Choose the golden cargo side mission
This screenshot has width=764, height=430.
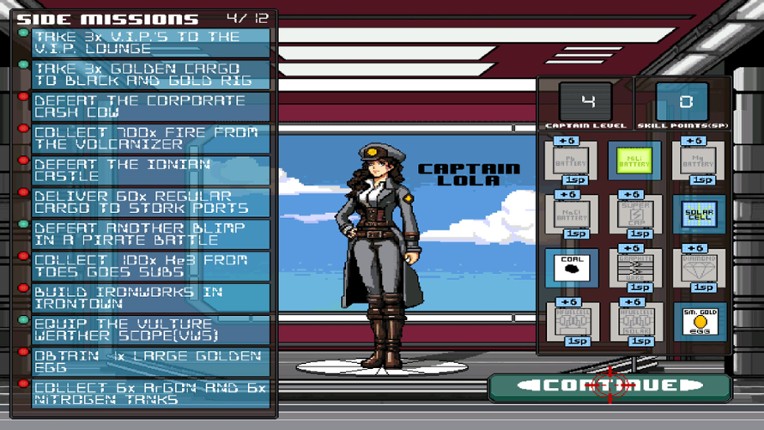(151, 75)
